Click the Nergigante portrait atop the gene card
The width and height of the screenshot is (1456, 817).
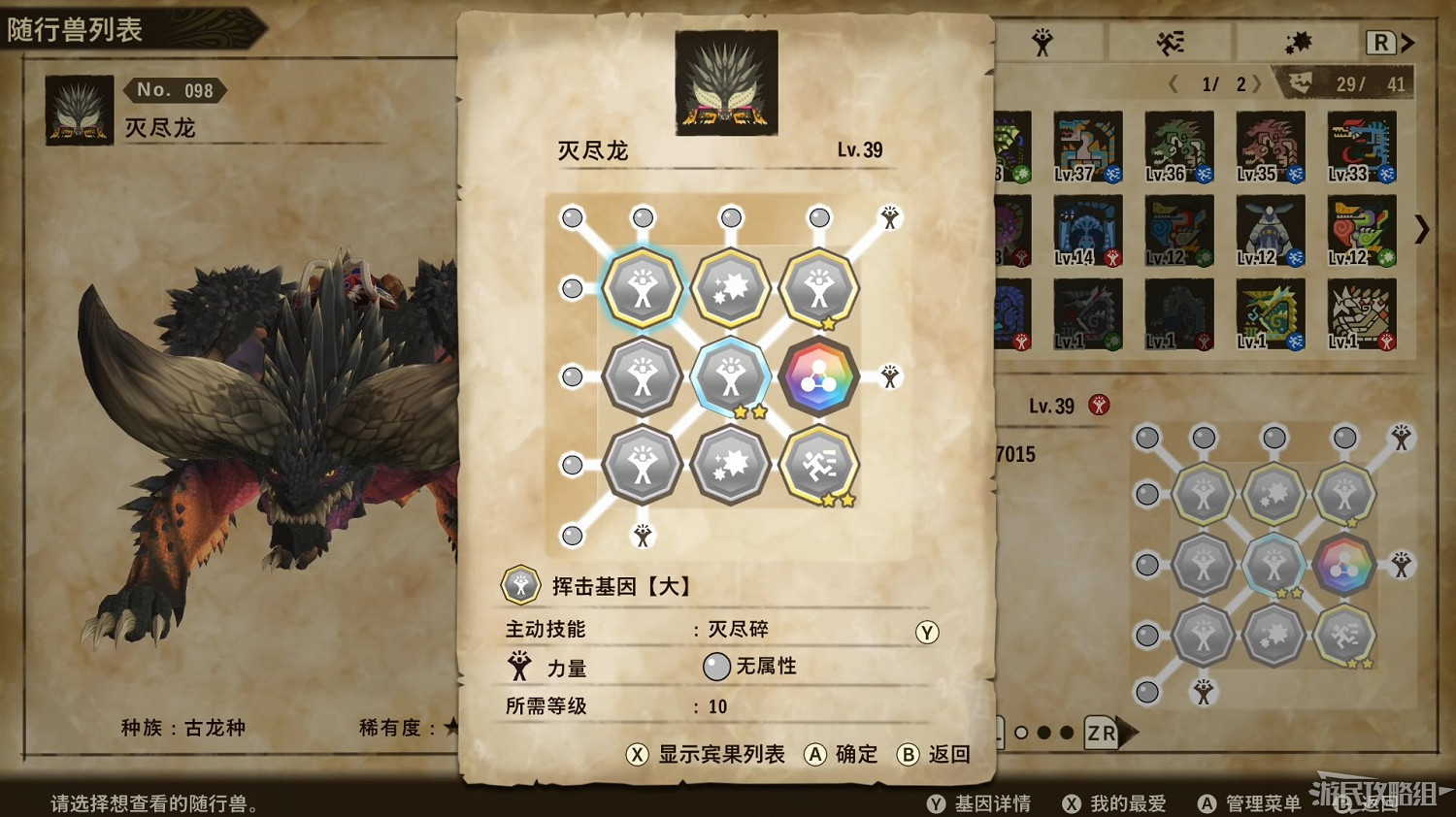[x=727, y=80]
